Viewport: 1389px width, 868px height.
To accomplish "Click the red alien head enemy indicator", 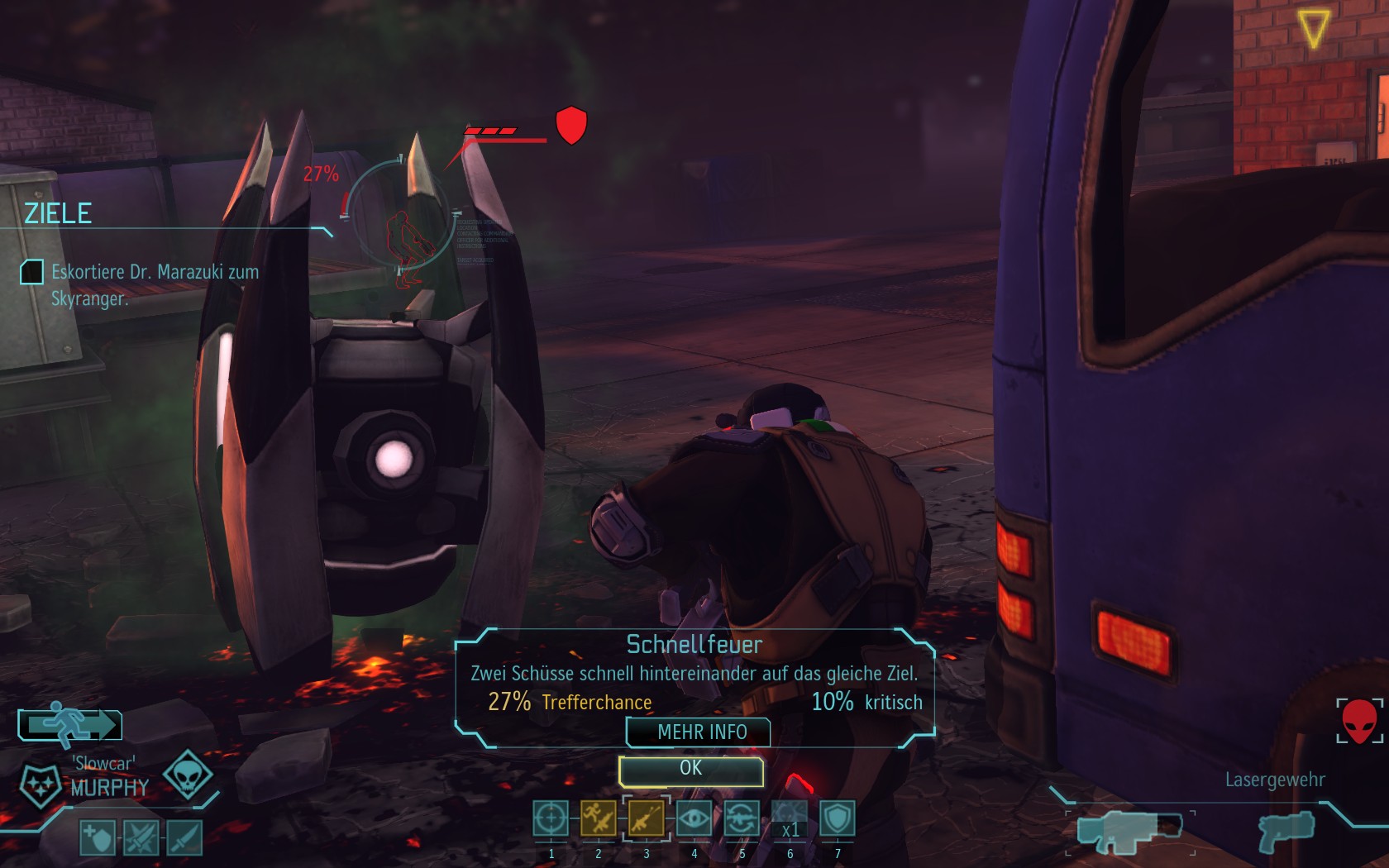I will point(1358,721).
